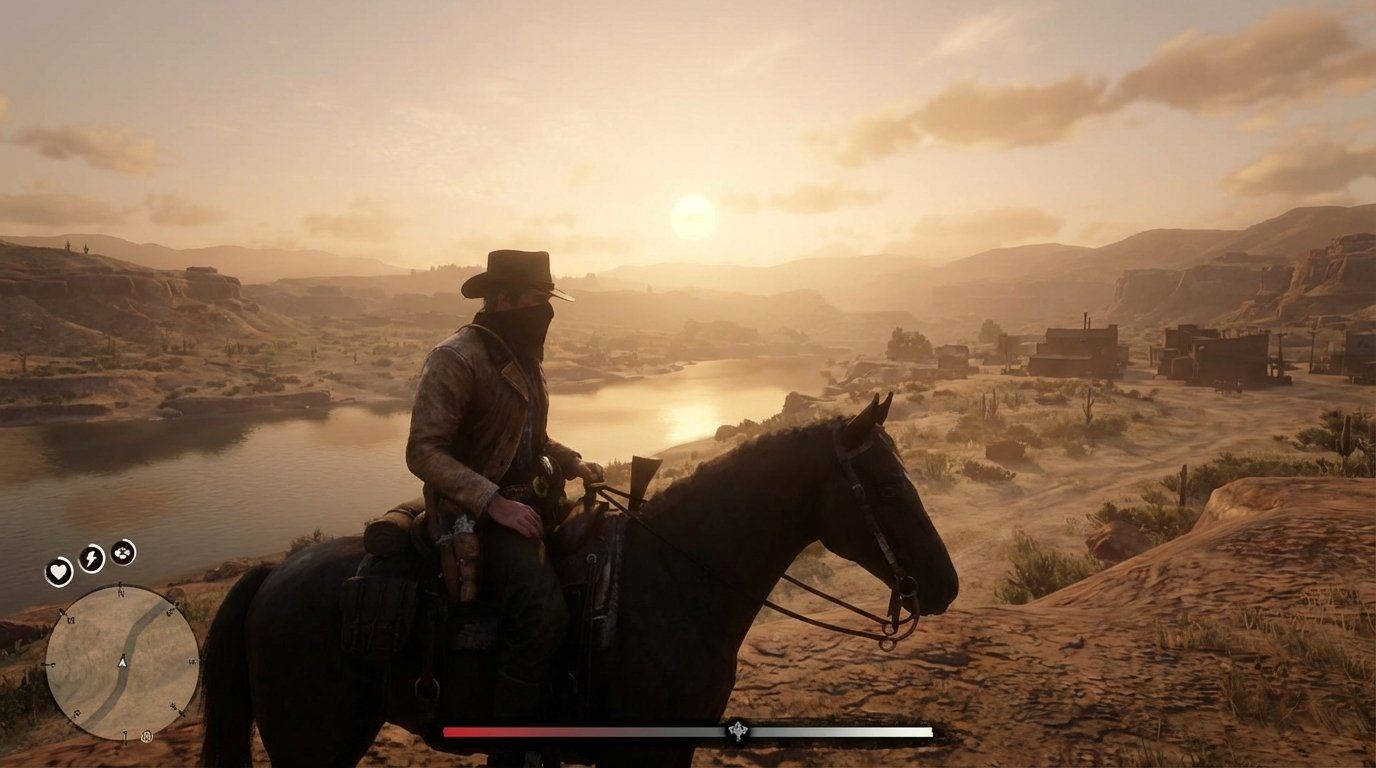Click the distant town buildings
The height and width of the screenshot is (768, 1376).
(1080, 350)
